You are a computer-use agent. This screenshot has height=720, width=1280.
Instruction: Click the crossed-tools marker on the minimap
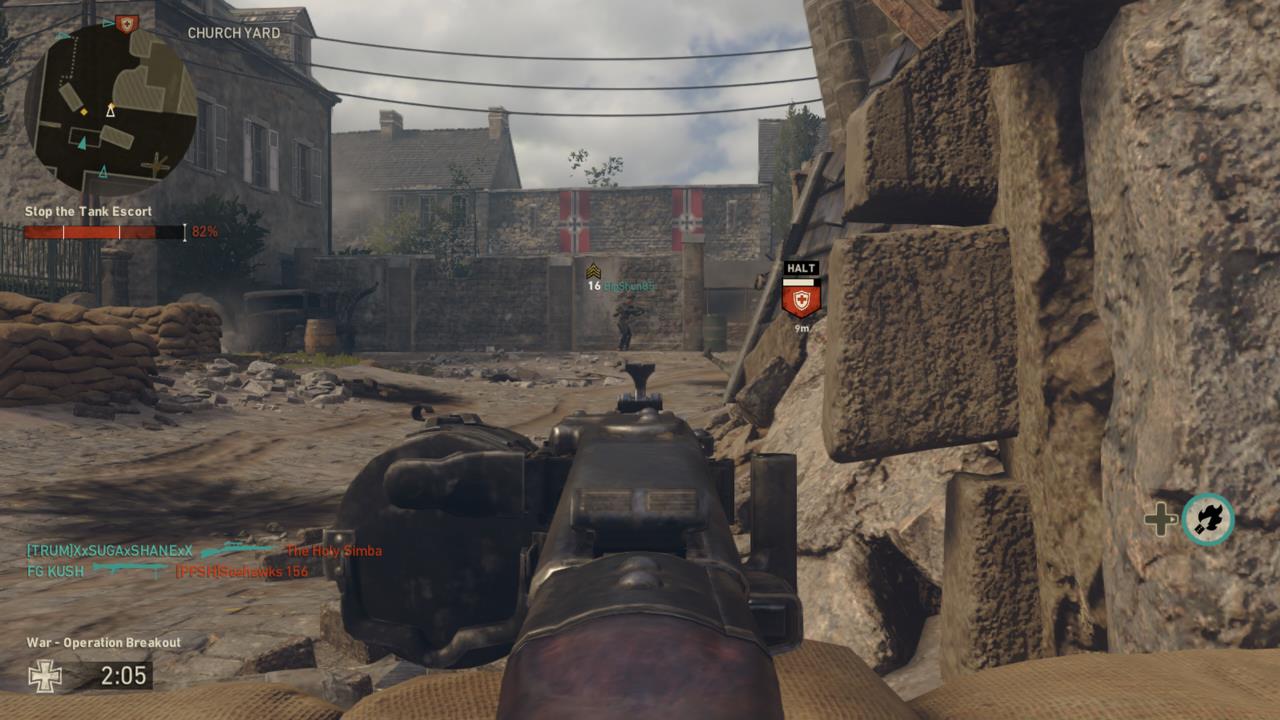[x=156, y=164]
